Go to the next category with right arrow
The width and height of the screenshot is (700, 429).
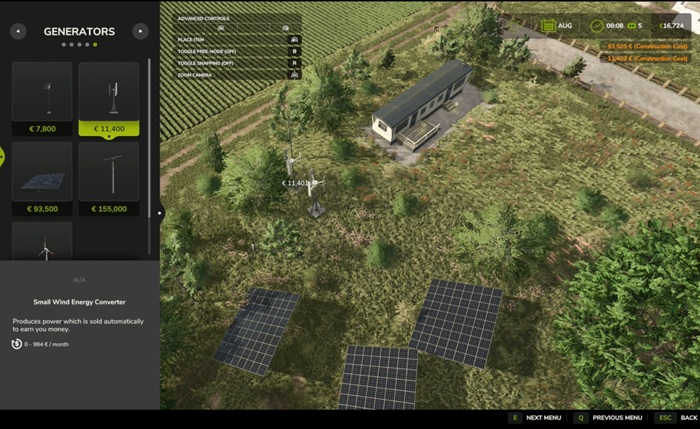pyautogui.click(x=140, y=31)
